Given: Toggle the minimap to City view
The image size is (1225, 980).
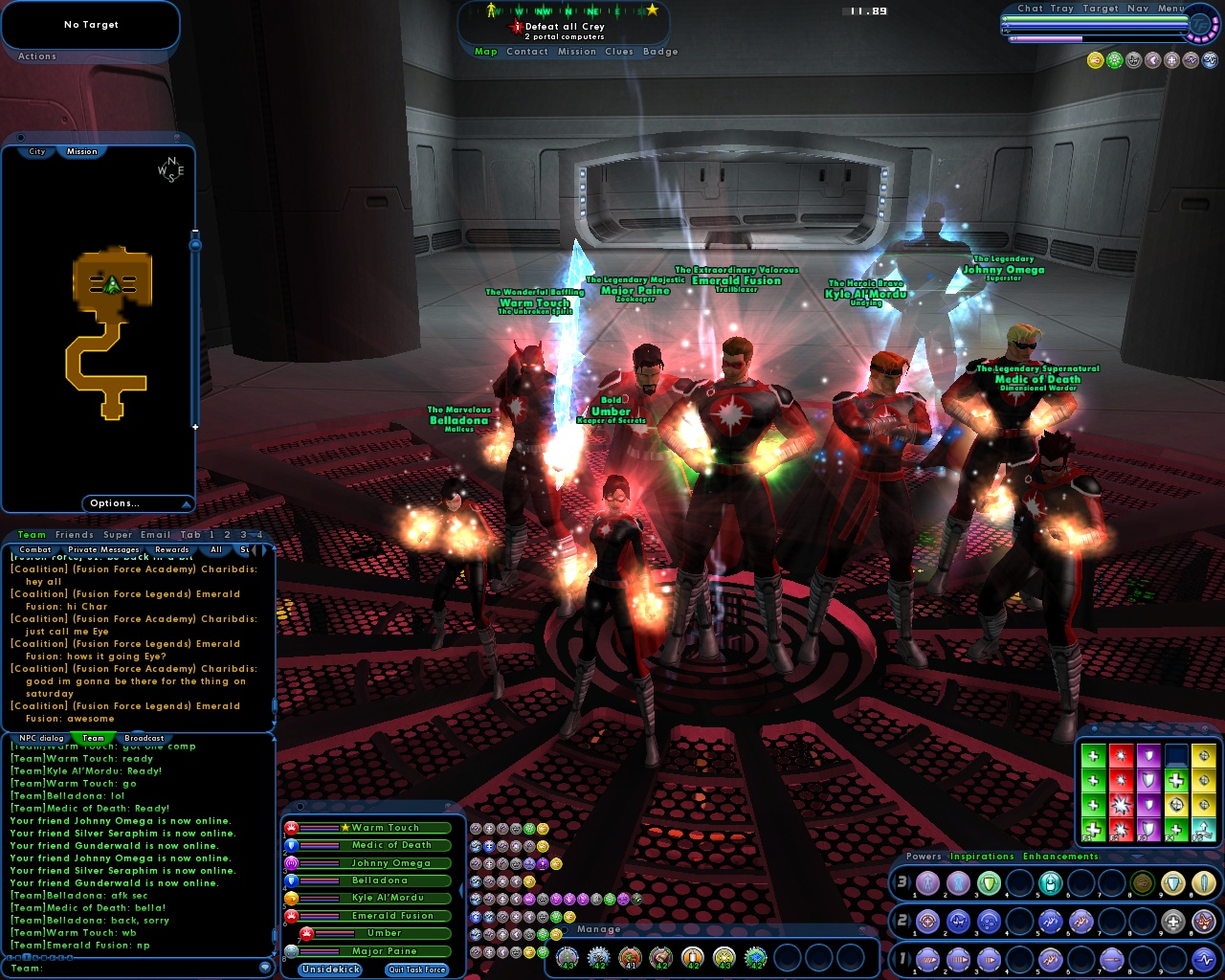Looking at the screenshot, I should click(36, 151).
